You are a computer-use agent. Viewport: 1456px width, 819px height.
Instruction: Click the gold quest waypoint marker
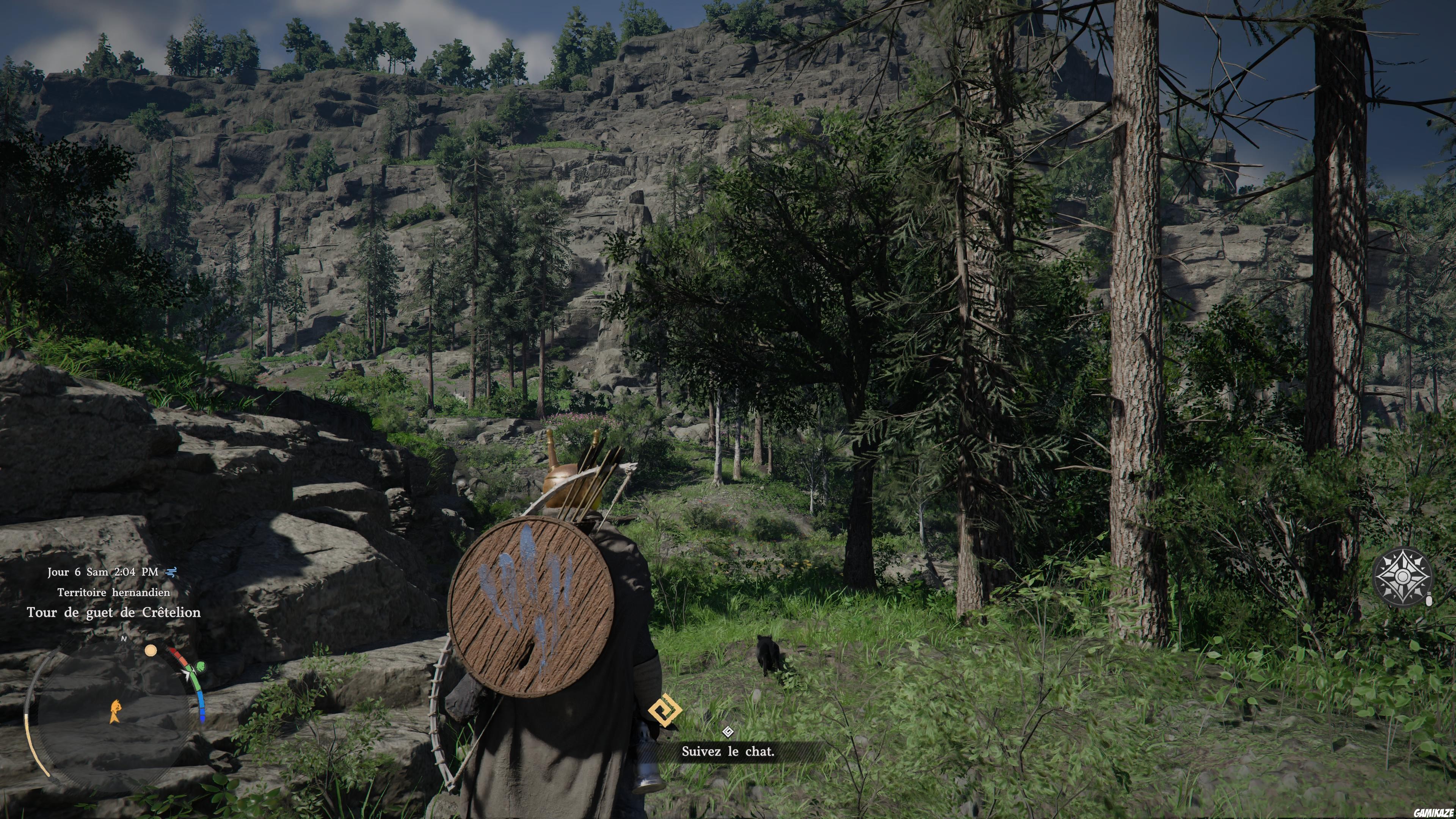(665, 710)
